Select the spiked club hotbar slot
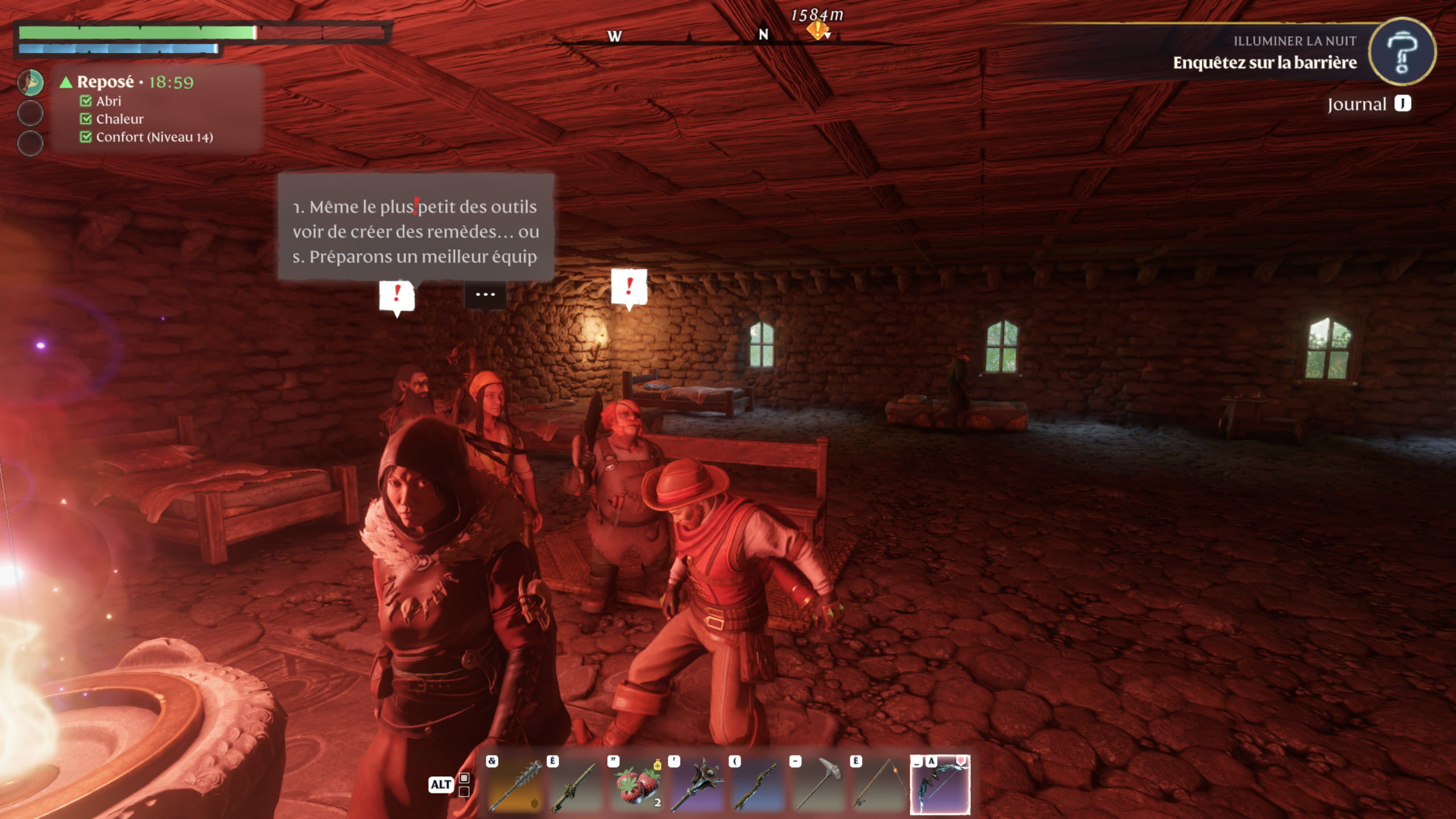The image size is (1456, 819). [515, 785]
